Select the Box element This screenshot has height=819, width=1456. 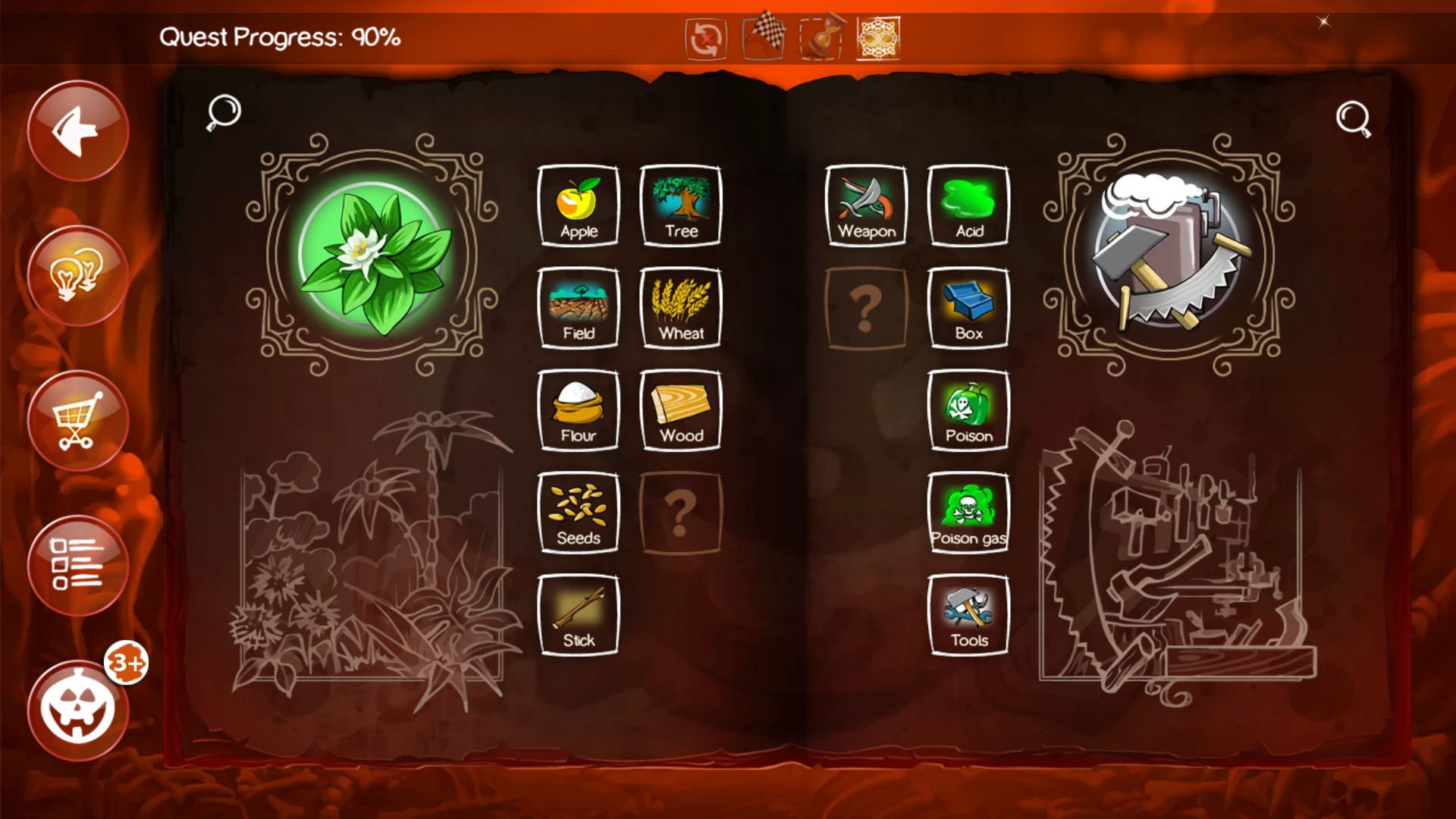pos(968,308)
